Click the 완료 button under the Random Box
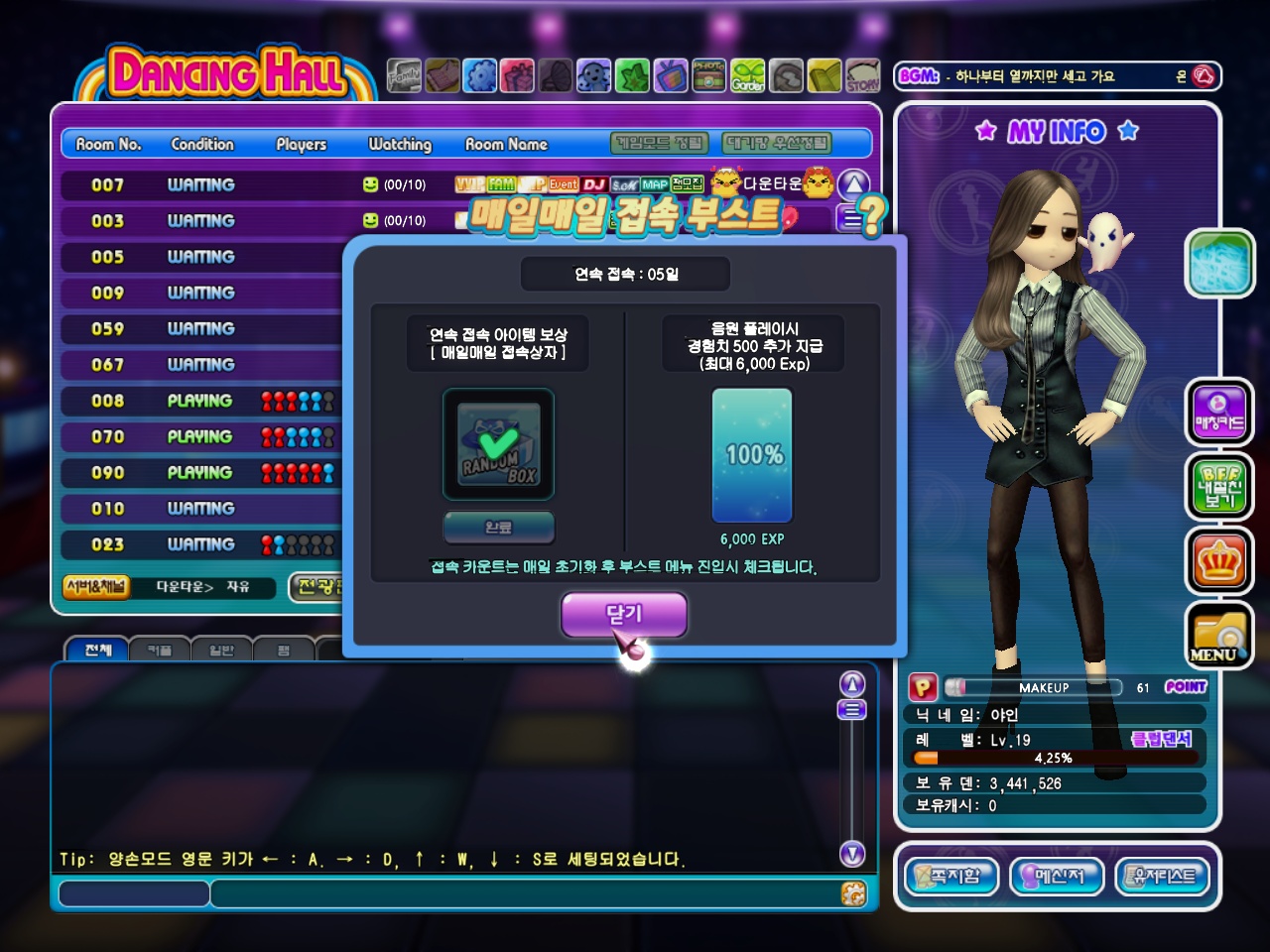Viewport: 1270px width, 952px height. point(498,528)
